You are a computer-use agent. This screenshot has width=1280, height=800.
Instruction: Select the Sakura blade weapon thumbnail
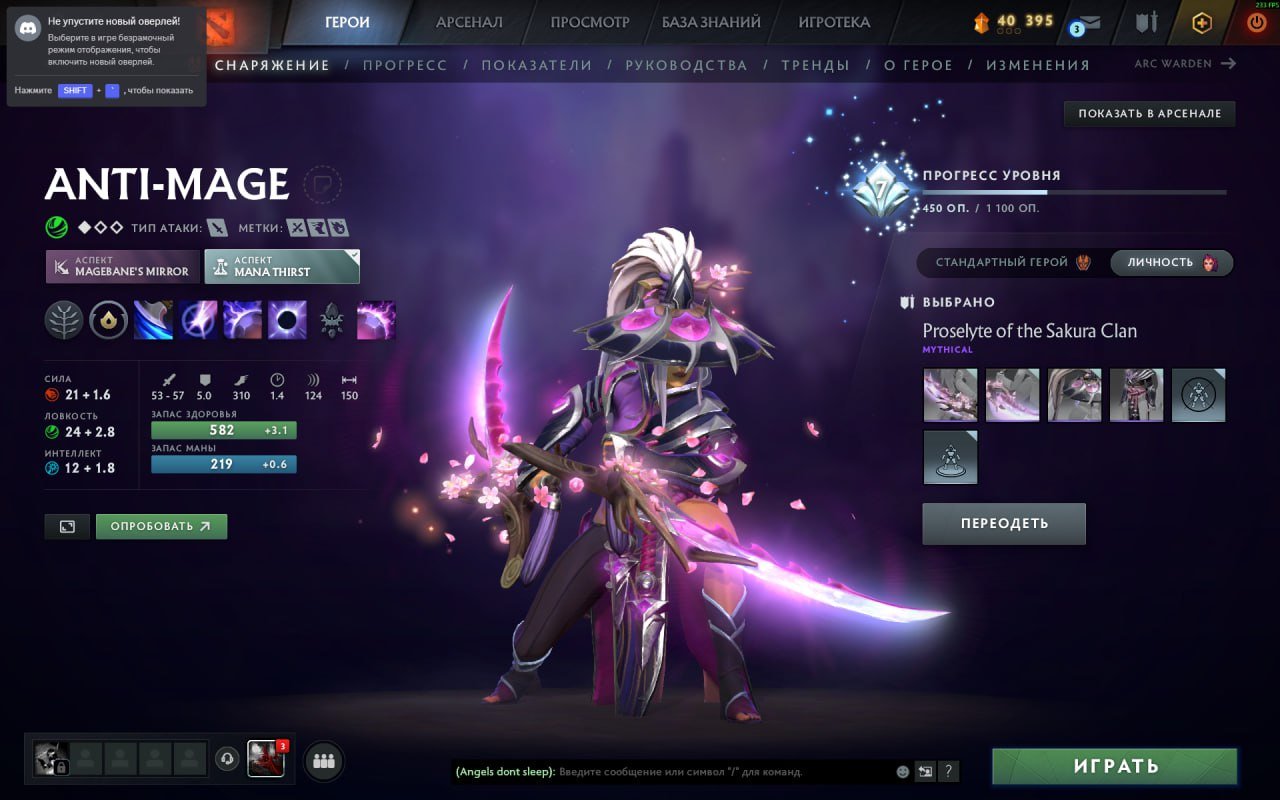click(x=949, y=394)
